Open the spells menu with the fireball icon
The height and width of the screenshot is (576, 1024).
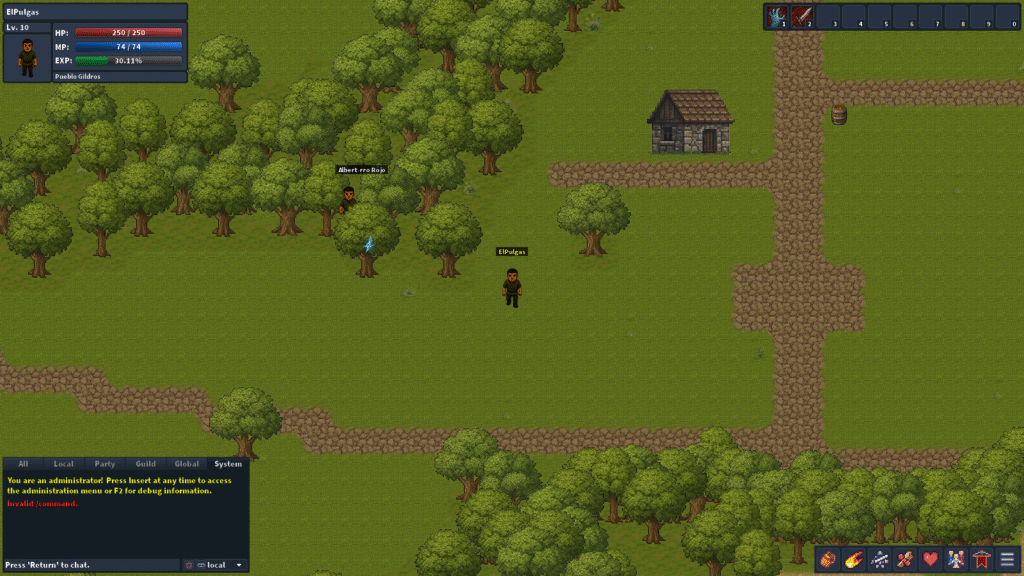tap(854, 559)
